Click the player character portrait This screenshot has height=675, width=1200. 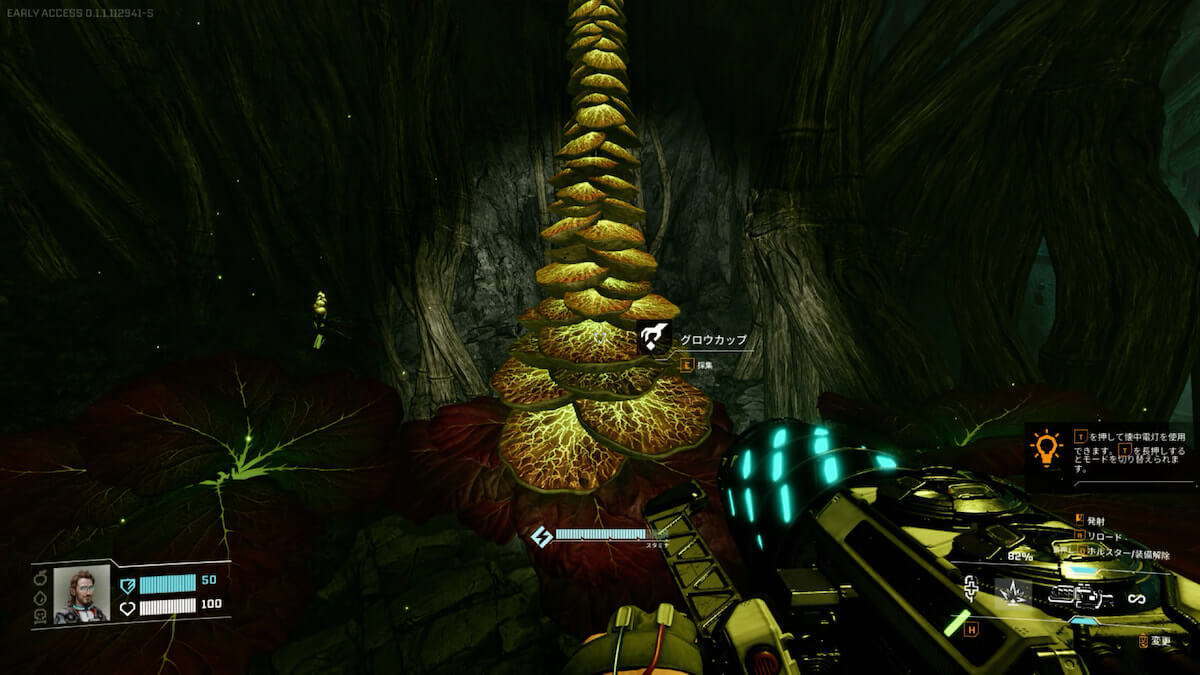coord(81,596)
